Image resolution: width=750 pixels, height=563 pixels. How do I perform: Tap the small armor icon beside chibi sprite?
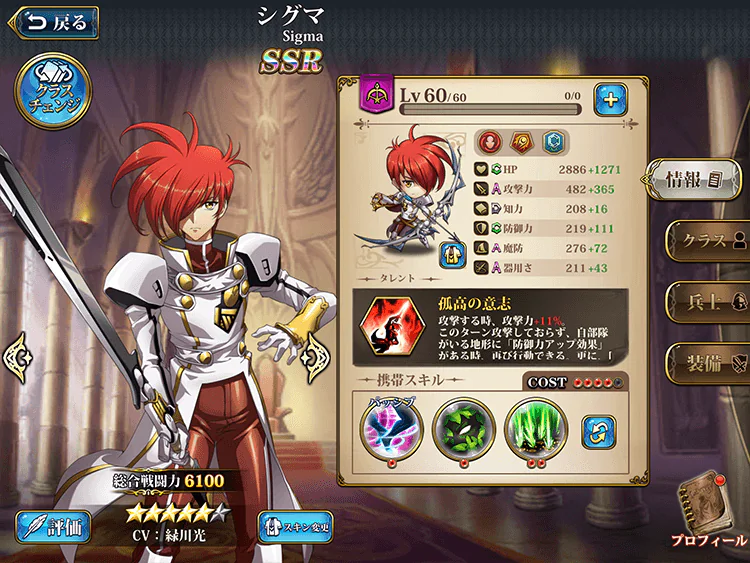(x=452, y=255)
